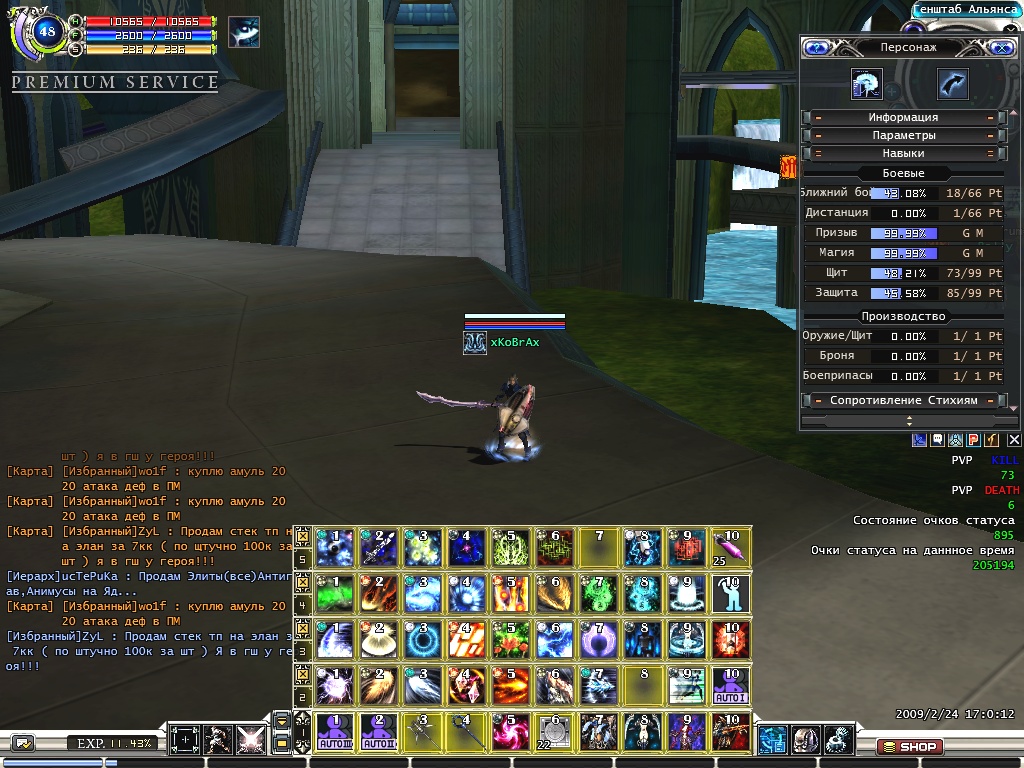Activate the pink swirl skill in bottom row
Screen dimensions: 1024x768
click(509, 732)
